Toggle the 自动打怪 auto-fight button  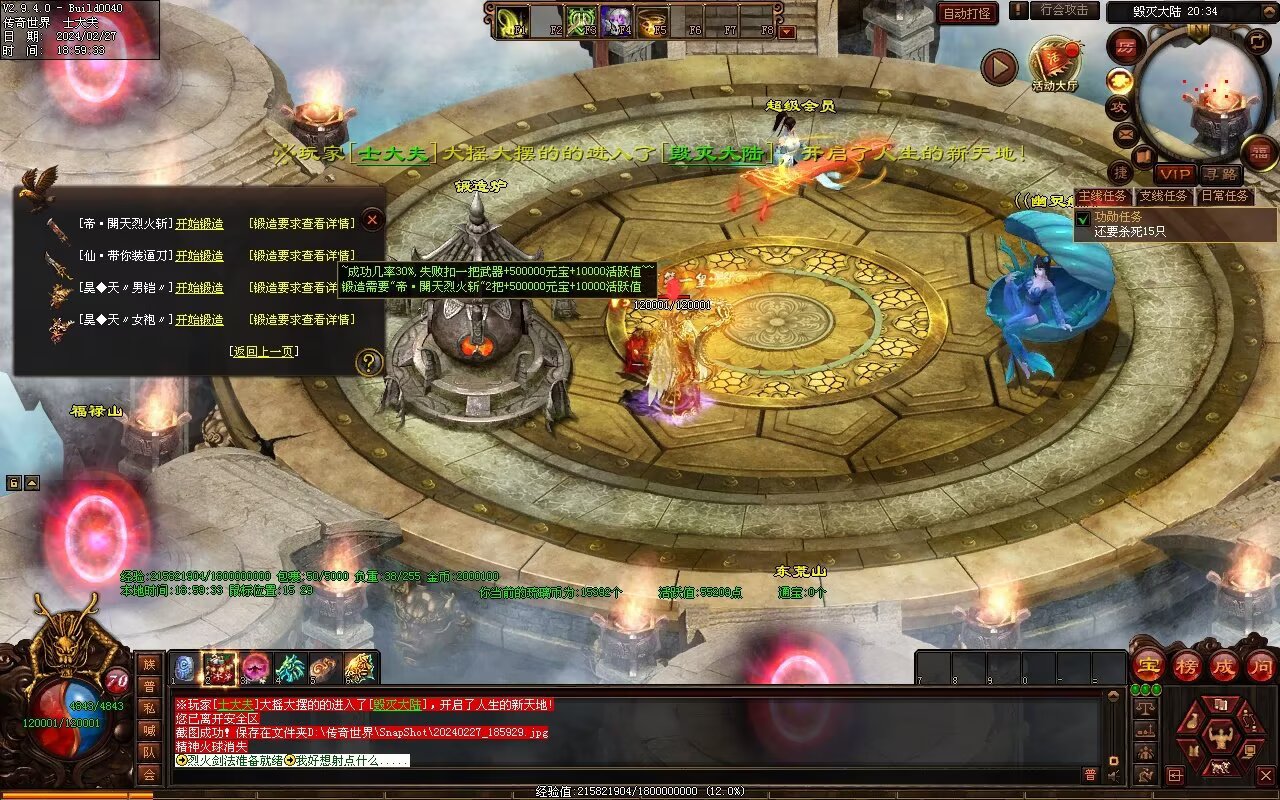(x=967, y=13)
